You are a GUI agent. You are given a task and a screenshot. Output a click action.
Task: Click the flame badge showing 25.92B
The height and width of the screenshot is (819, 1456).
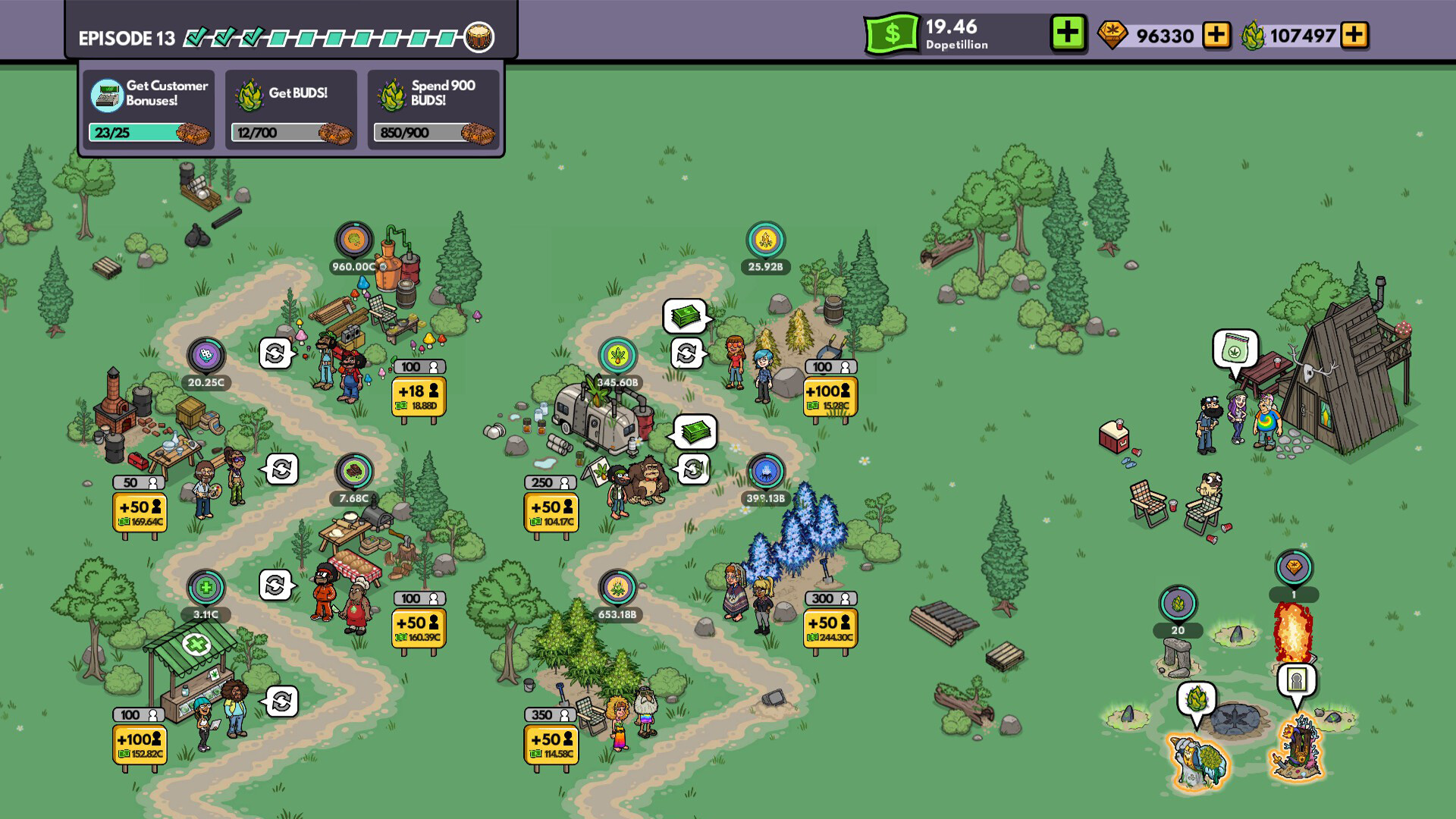tap(766, 239)
